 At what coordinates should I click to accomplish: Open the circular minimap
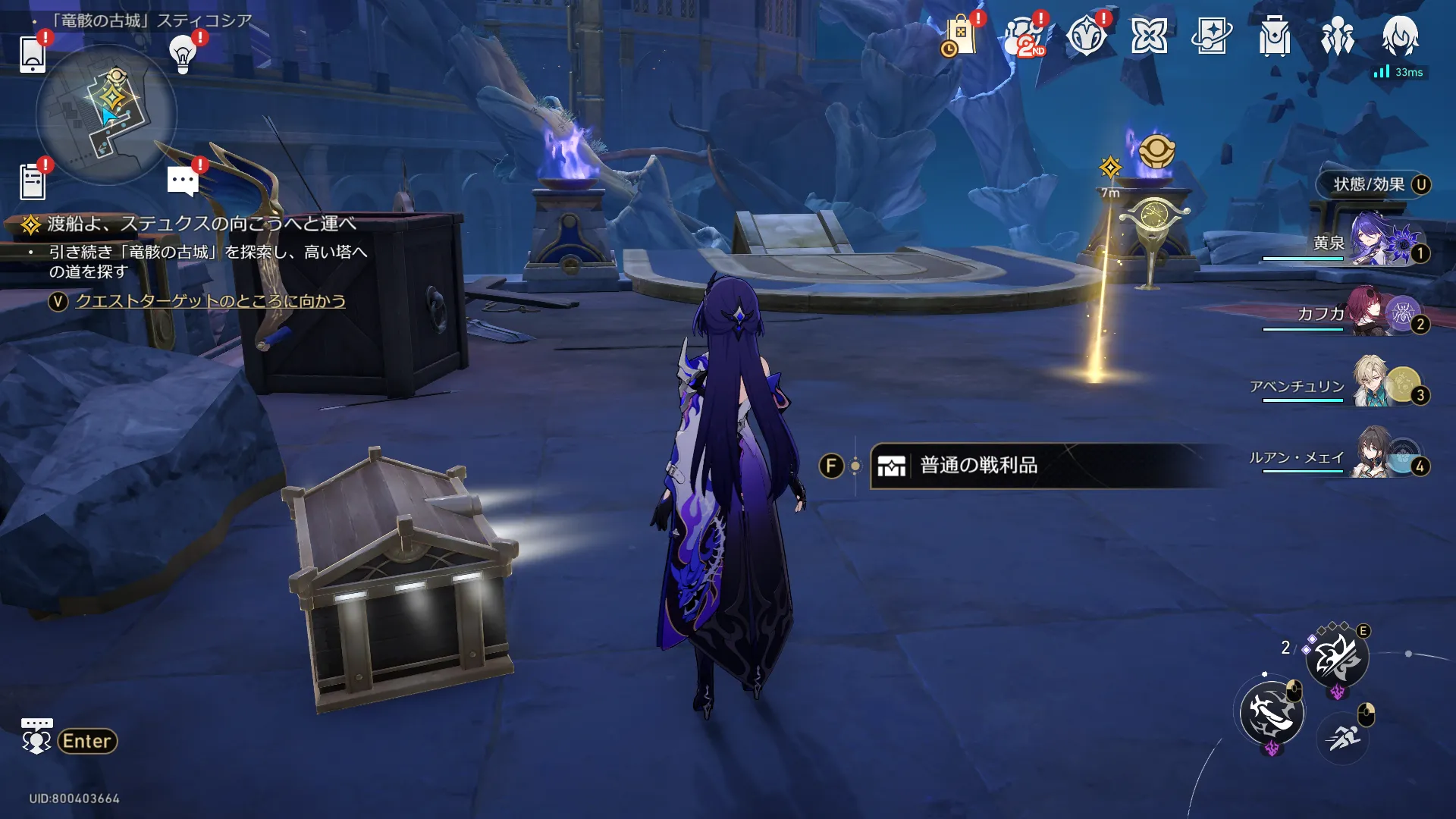point(106,114)
